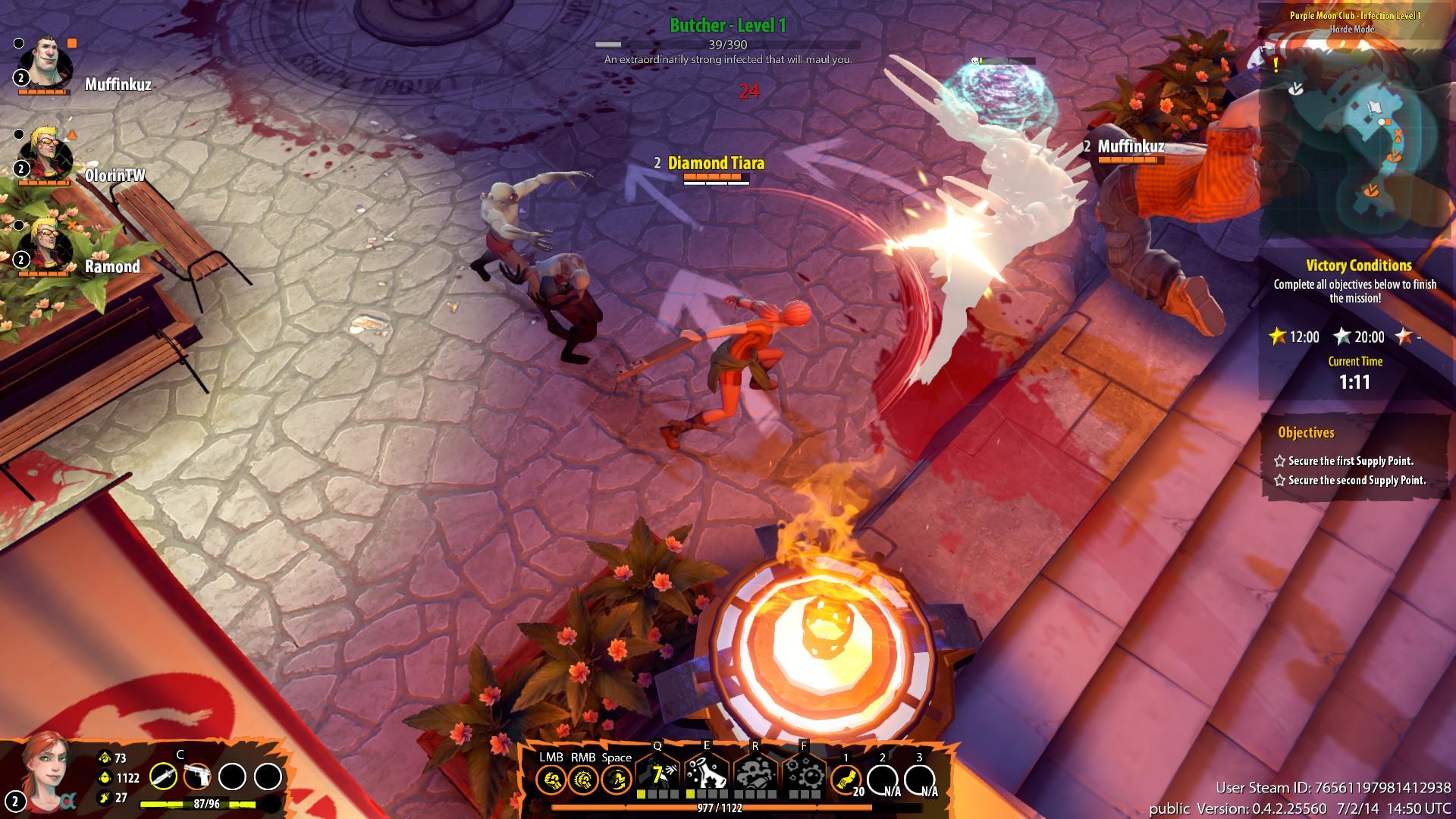Activate the RMB power punch icon

point(583,779)
